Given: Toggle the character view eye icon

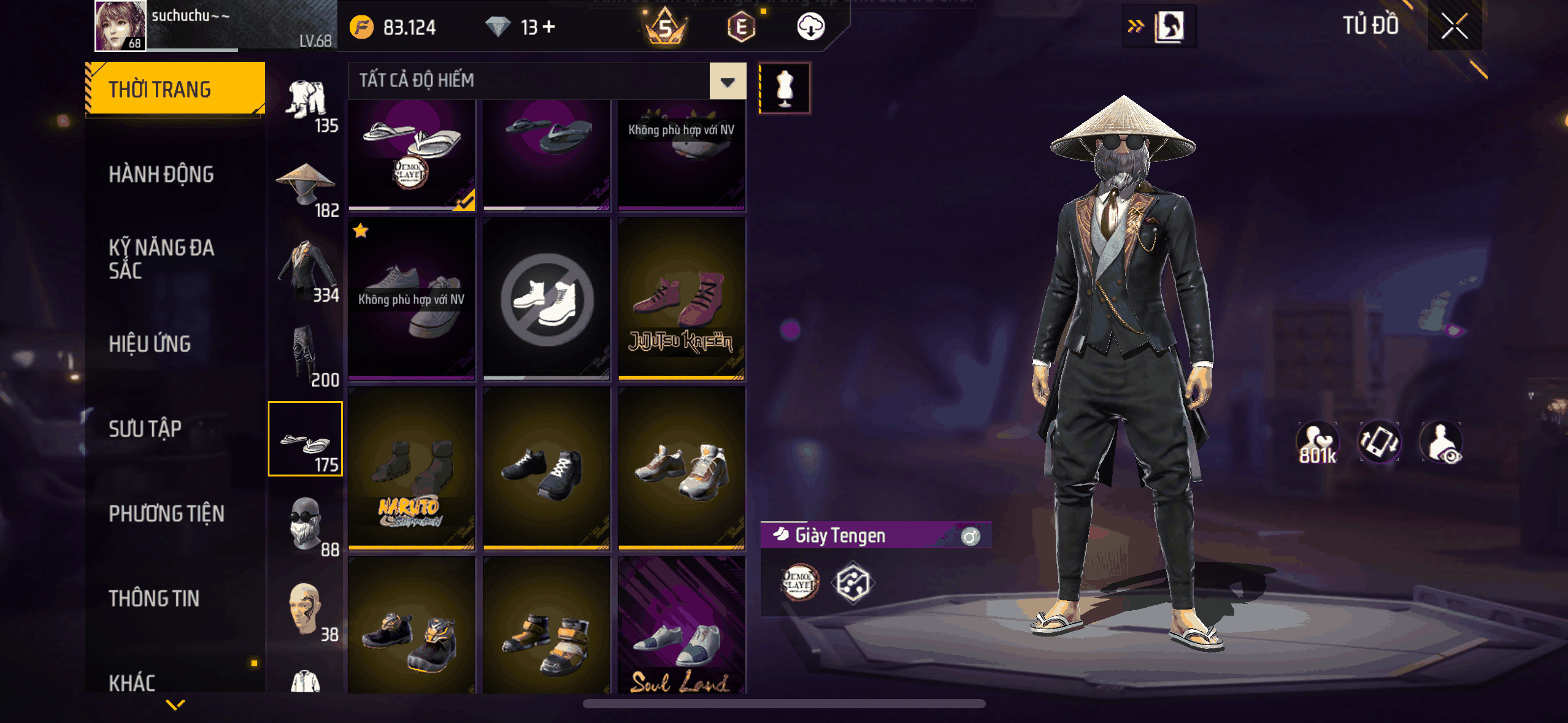Looking at the screenshot, I should coord(1442,443).
